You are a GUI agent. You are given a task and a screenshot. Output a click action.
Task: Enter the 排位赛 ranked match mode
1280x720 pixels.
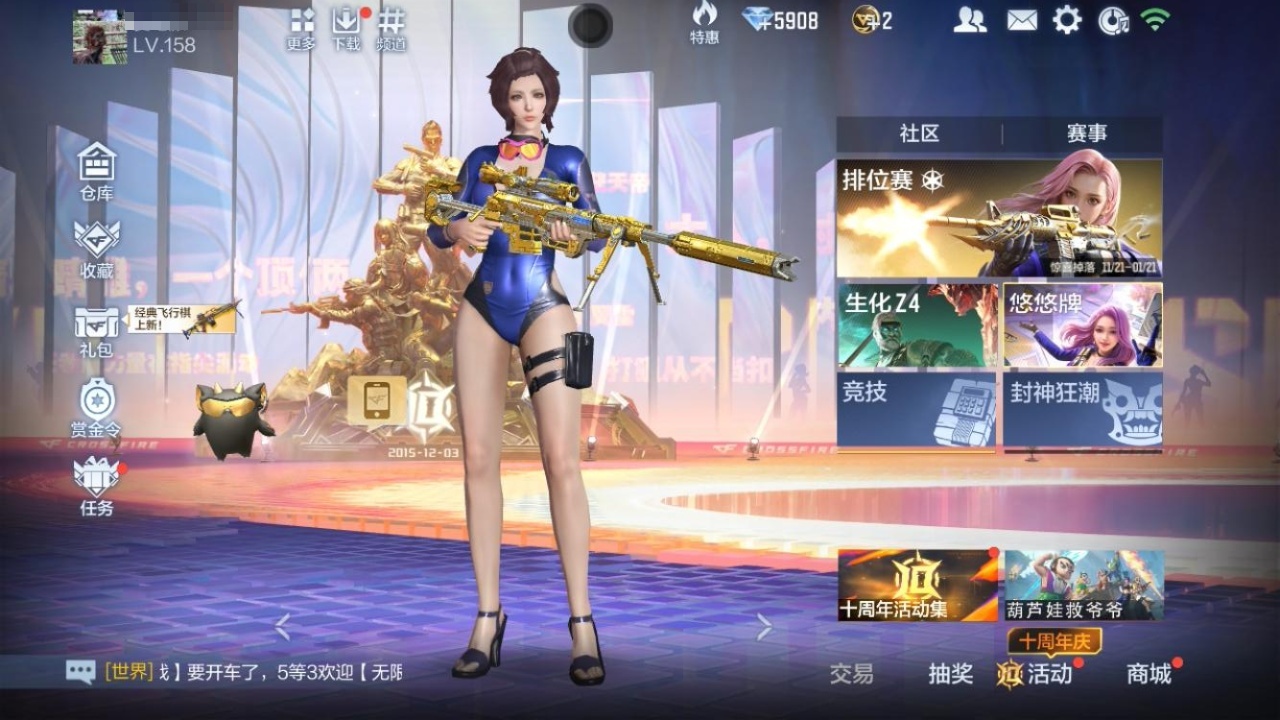(x=999, y=218)
